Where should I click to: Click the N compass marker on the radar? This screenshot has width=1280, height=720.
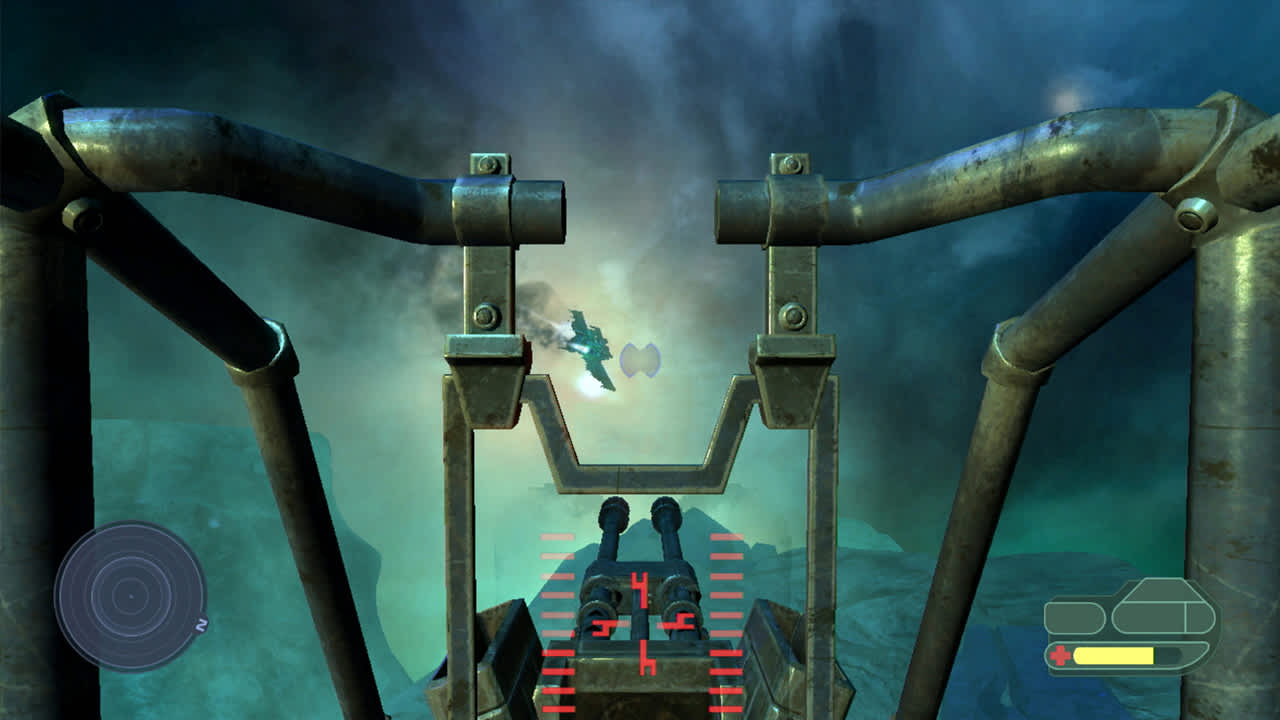tap(201, 623)
